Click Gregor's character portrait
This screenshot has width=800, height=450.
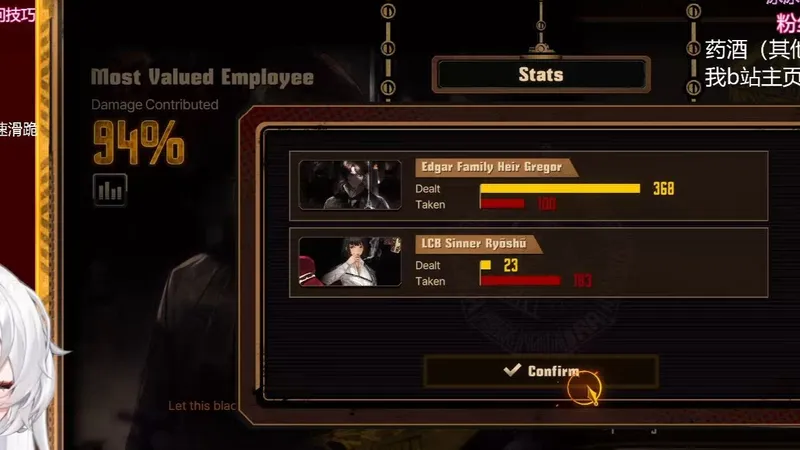(x=350, y=185)
